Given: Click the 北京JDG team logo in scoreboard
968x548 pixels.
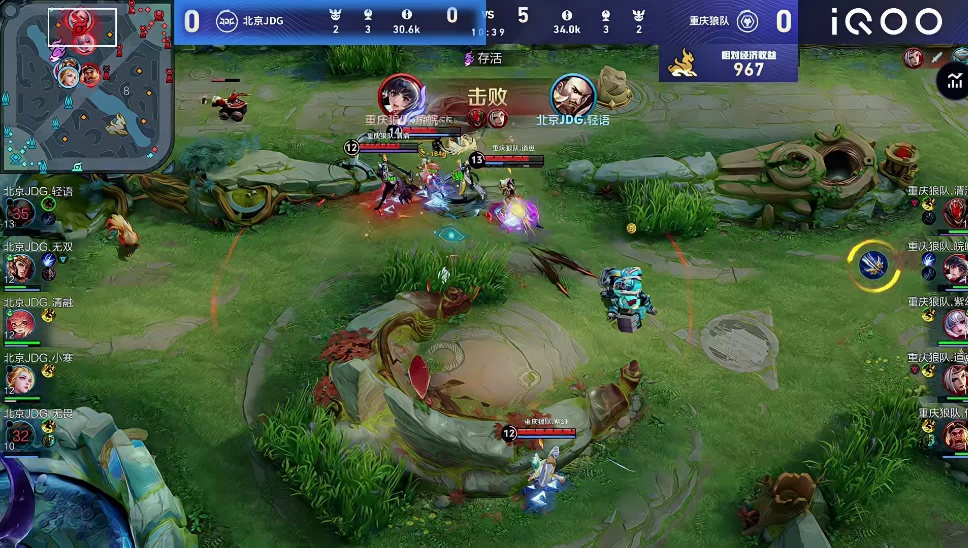Looking at the screenshot, I should (x=226, y=20).
